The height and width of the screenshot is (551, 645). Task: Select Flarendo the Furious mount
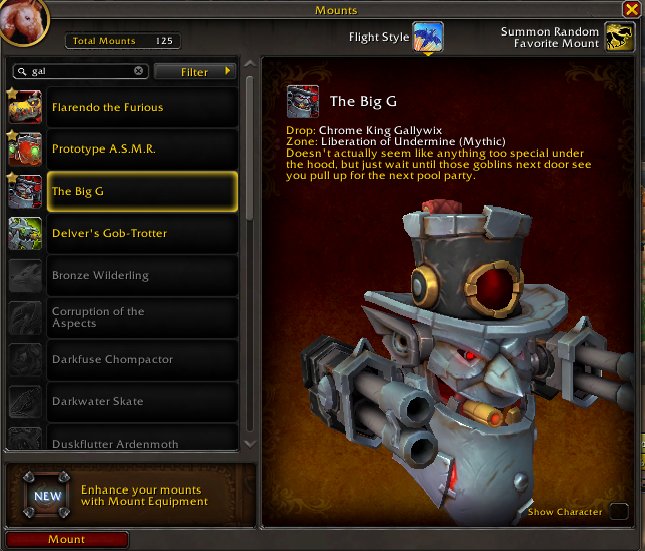coord(142,108)
